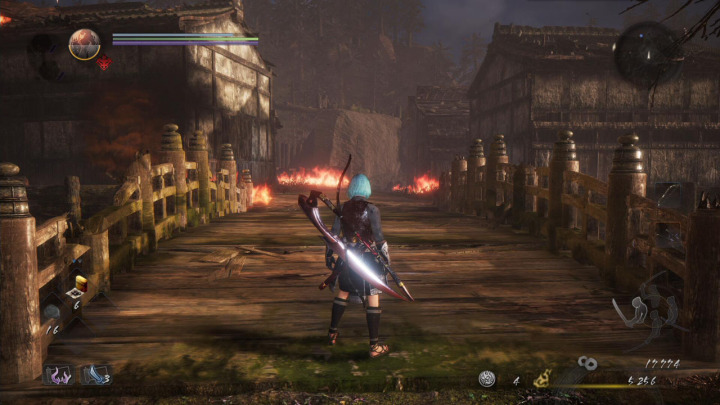
Task: Select the golden amrita flame icon
Action: [x=541, y=378]
